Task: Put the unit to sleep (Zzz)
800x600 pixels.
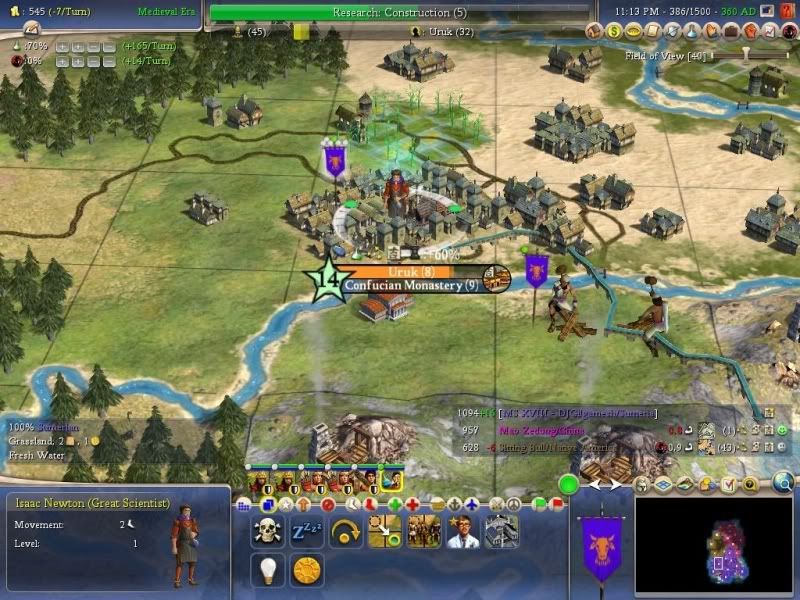Action: 306,530
